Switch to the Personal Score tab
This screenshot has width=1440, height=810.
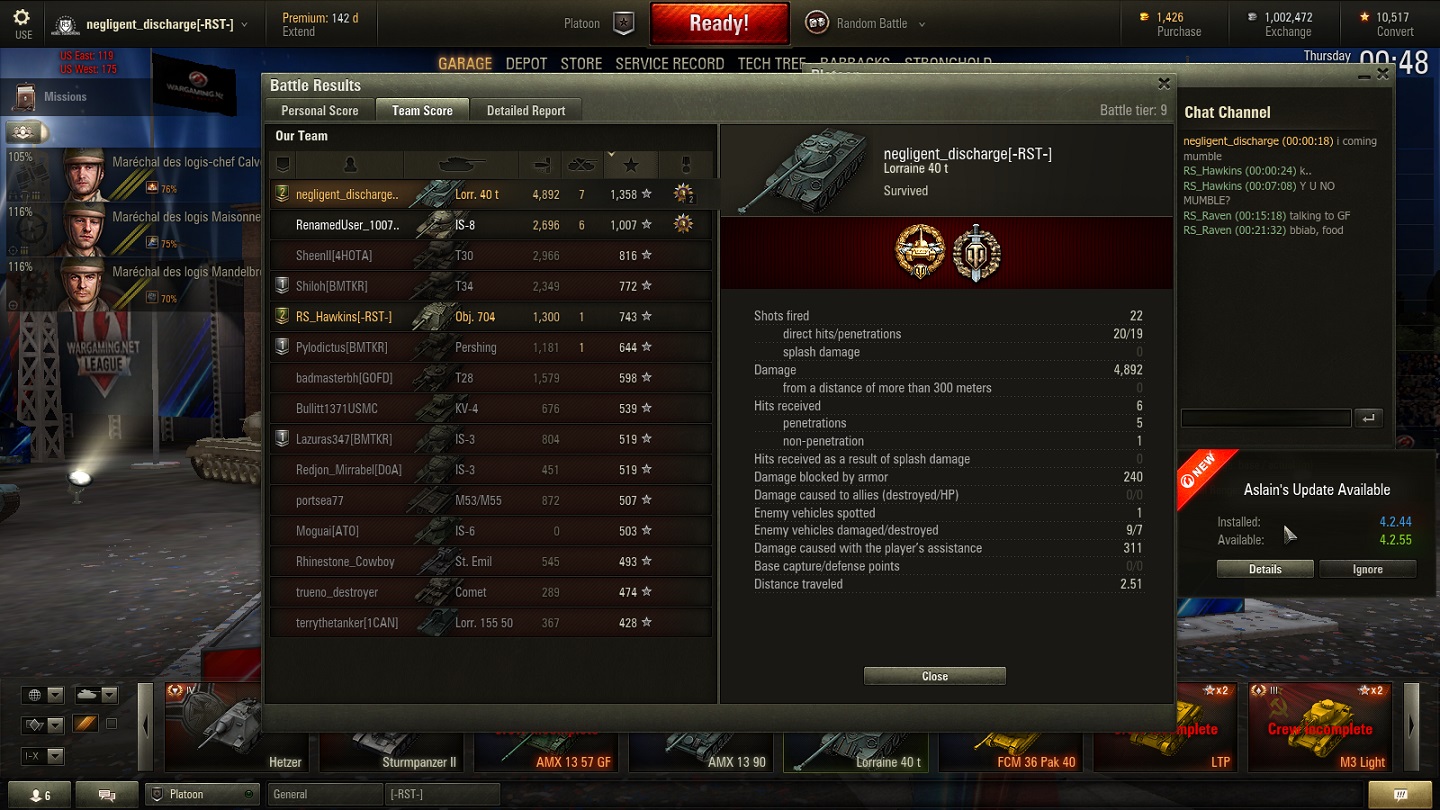pyautogui.click(x=320, y=111)
